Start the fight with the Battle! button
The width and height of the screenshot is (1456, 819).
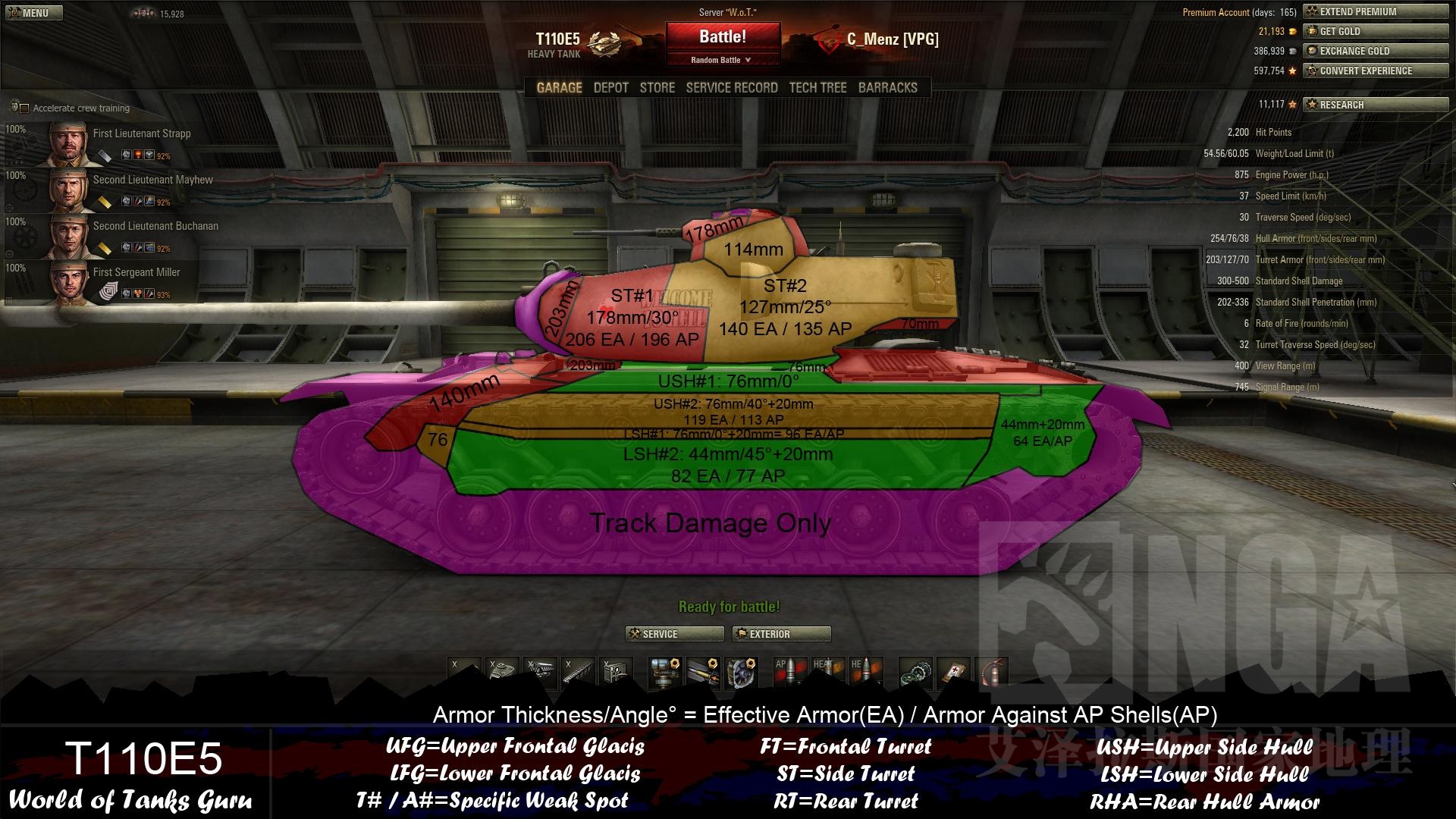722,37
